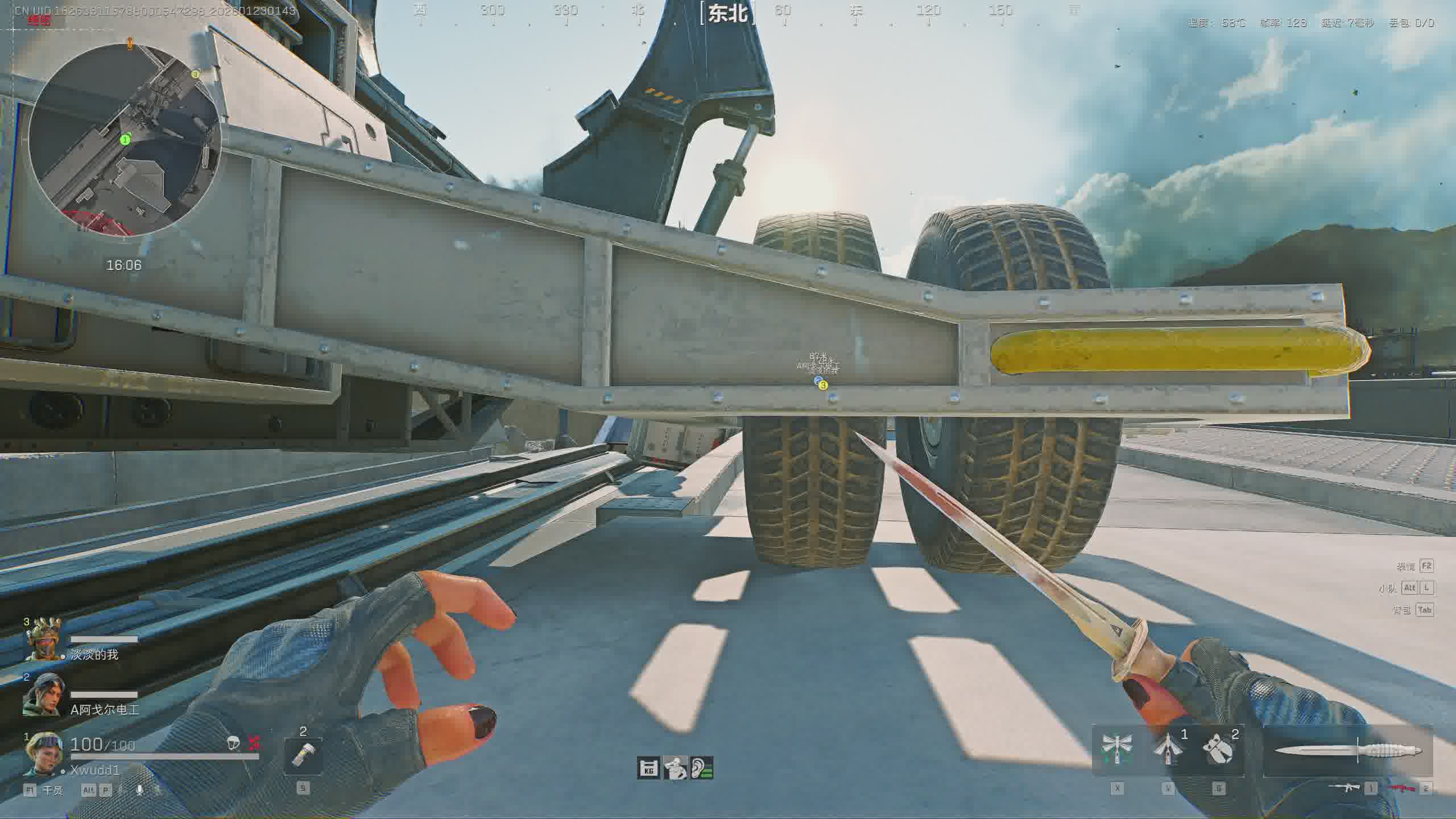Select the equipped combat knife slot
The image size is (1456, 819).
(1347, 752)
